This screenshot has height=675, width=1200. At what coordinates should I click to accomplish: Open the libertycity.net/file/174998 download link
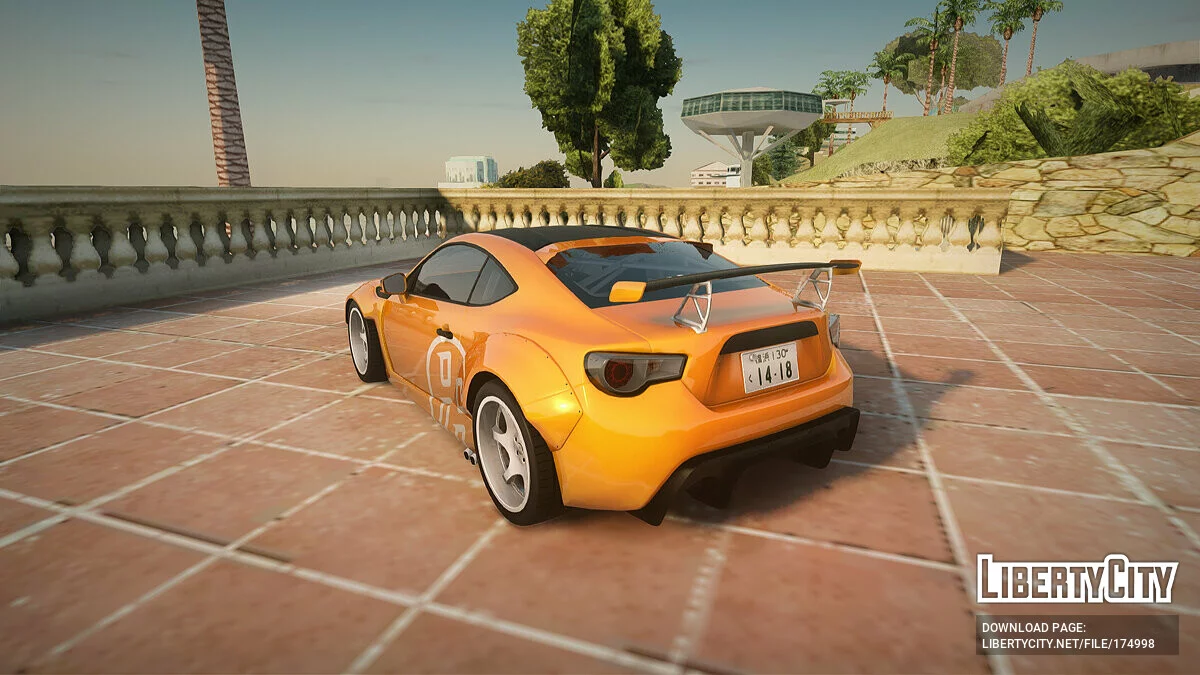pos(1068,643)
